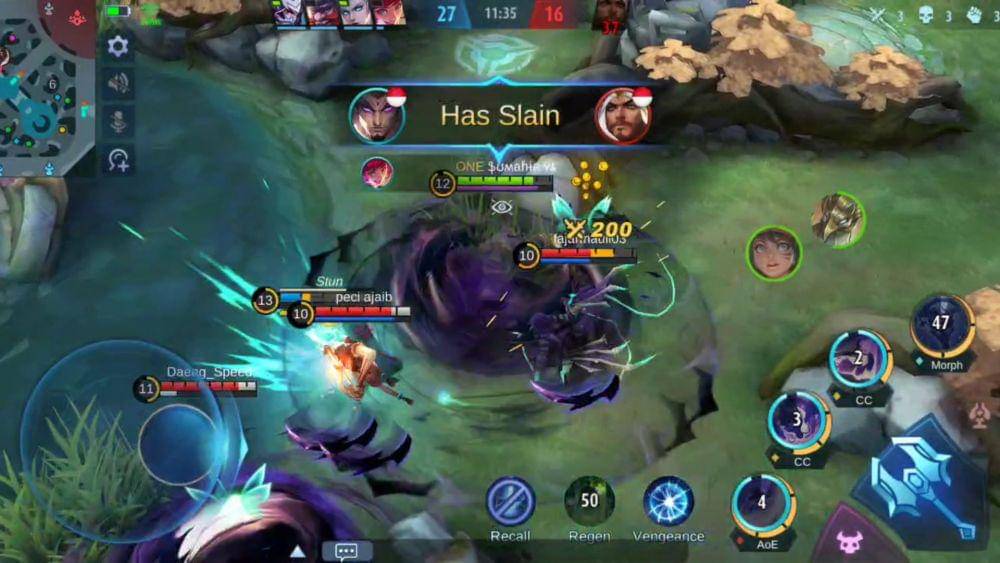
Task: Open the quick chat speech bubble
Action: [x=347, y=551]
